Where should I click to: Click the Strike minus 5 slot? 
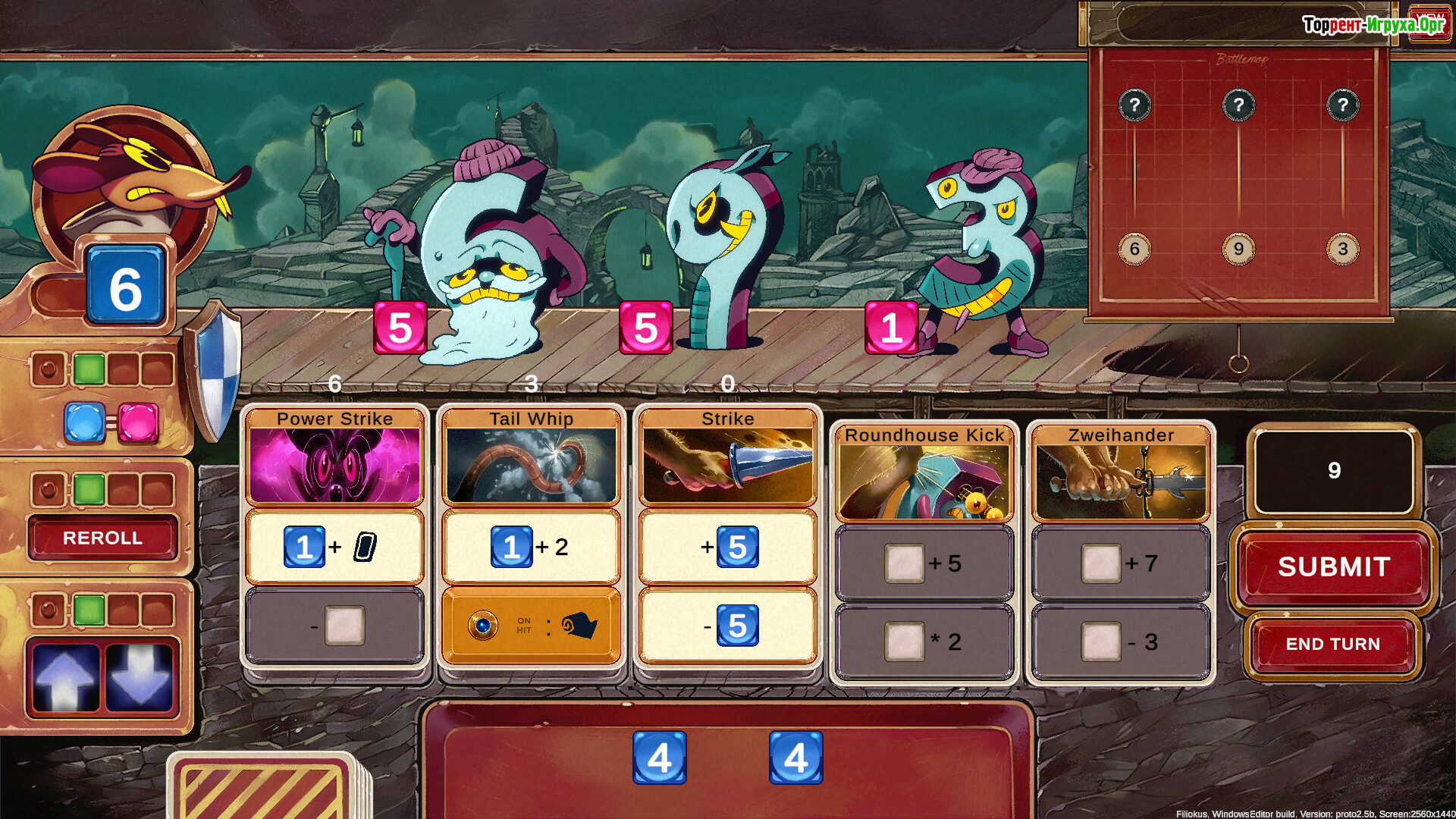tap(727, 626)
